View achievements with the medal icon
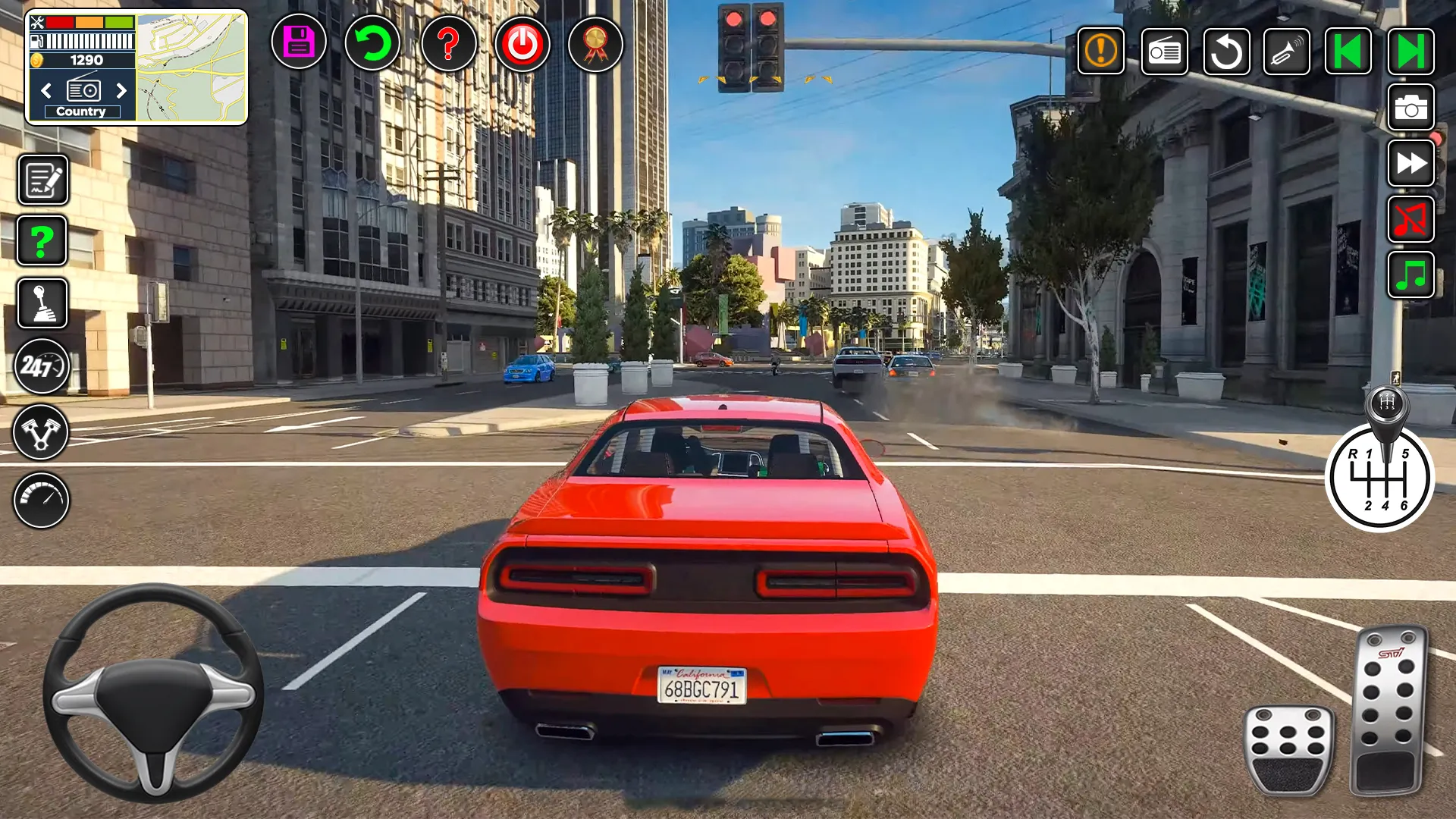 click(x=595, y=45)
